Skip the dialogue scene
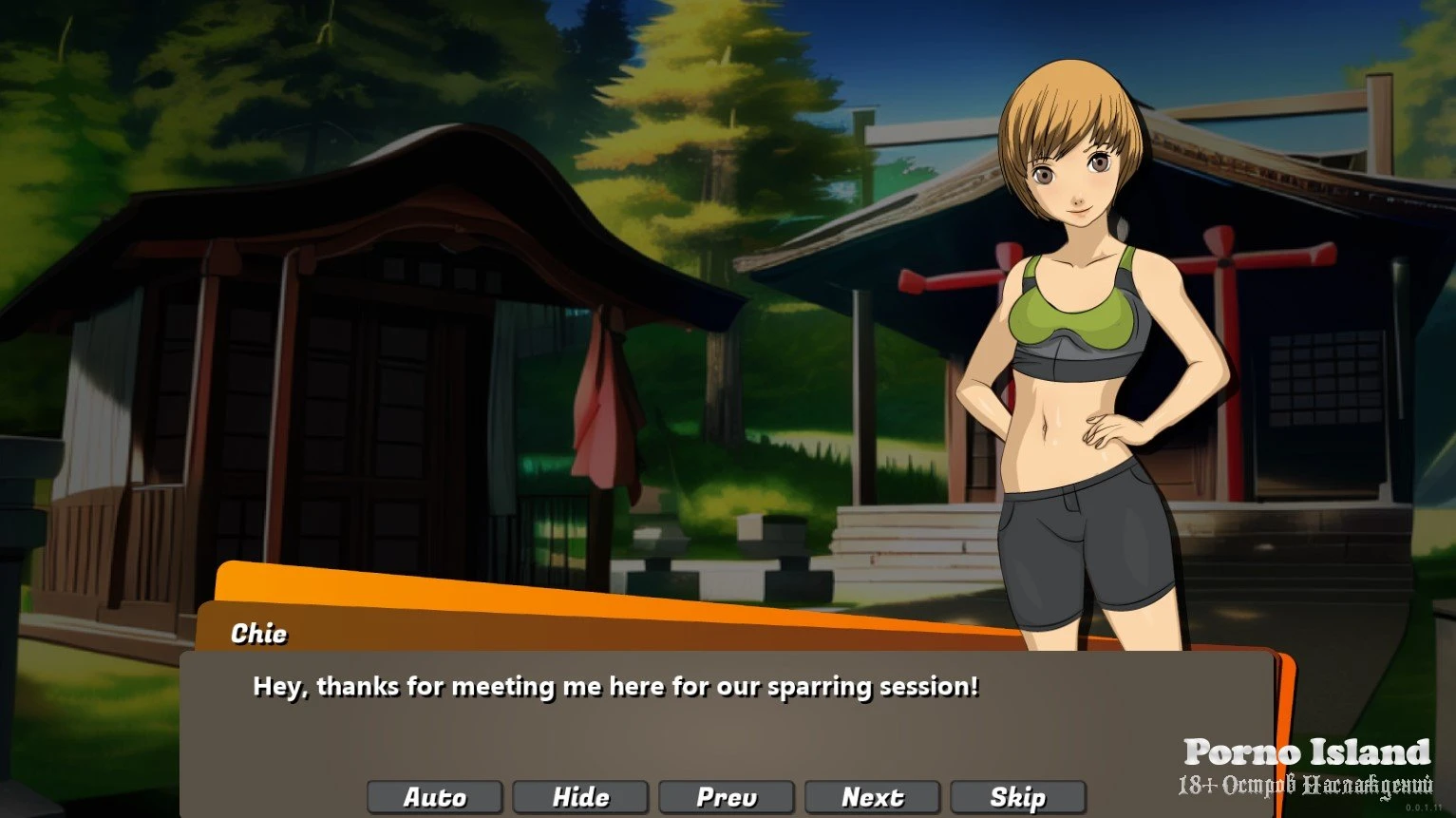This screenshot has height=818, width=1456. (1017, 797)
